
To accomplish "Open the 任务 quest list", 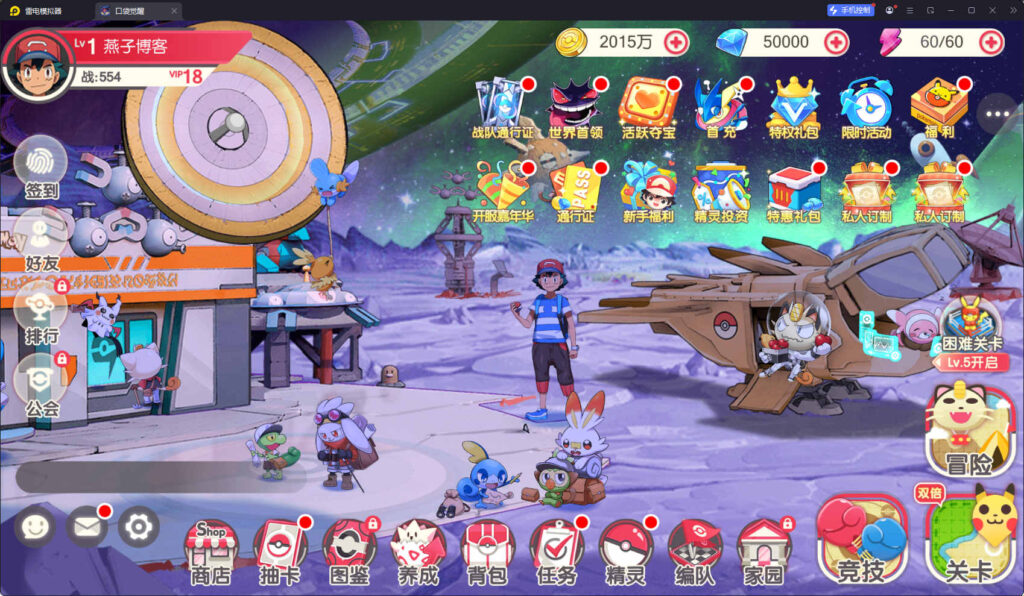I will tap(556, 550).
